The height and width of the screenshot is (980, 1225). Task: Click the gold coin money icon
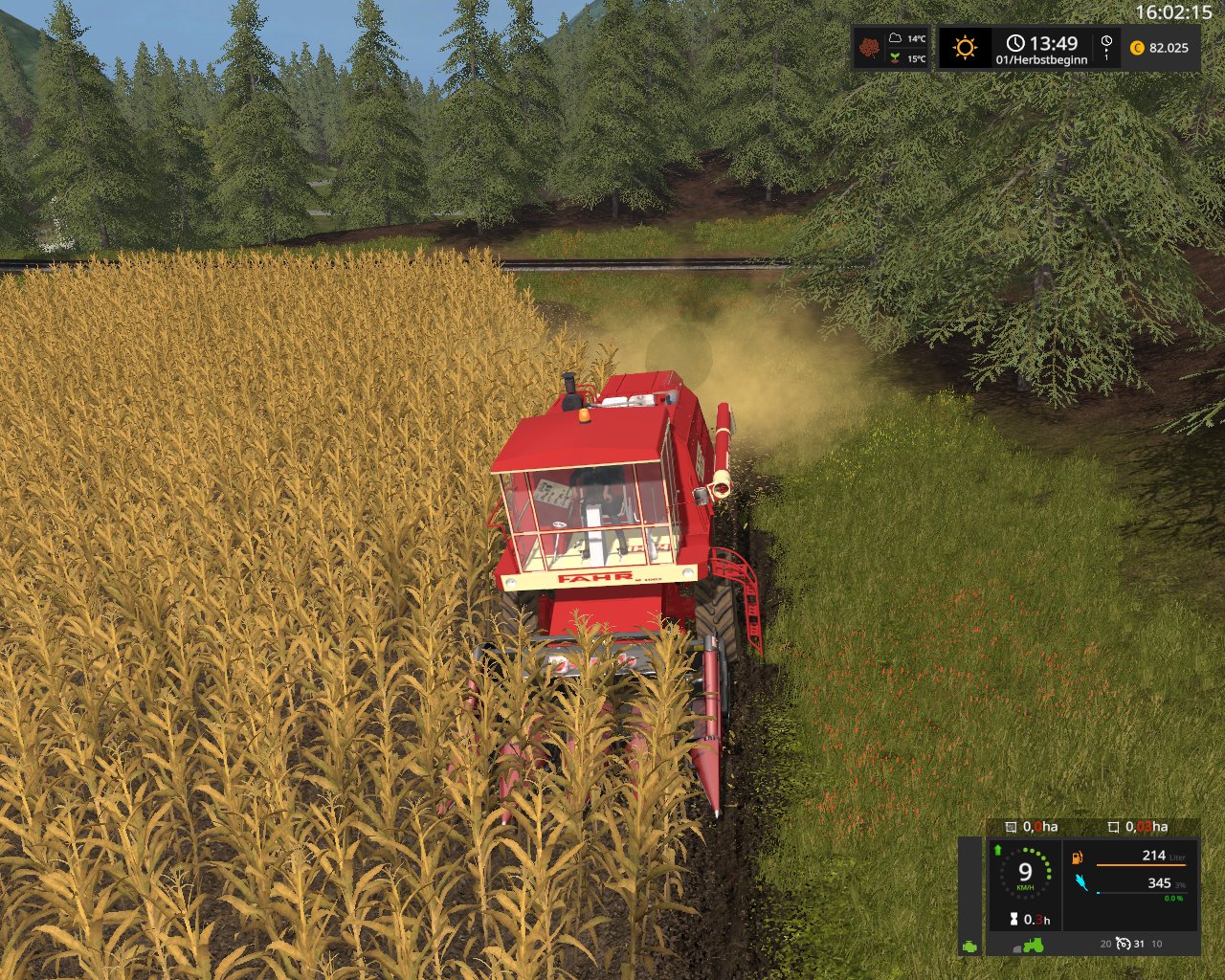[1137, 48]
